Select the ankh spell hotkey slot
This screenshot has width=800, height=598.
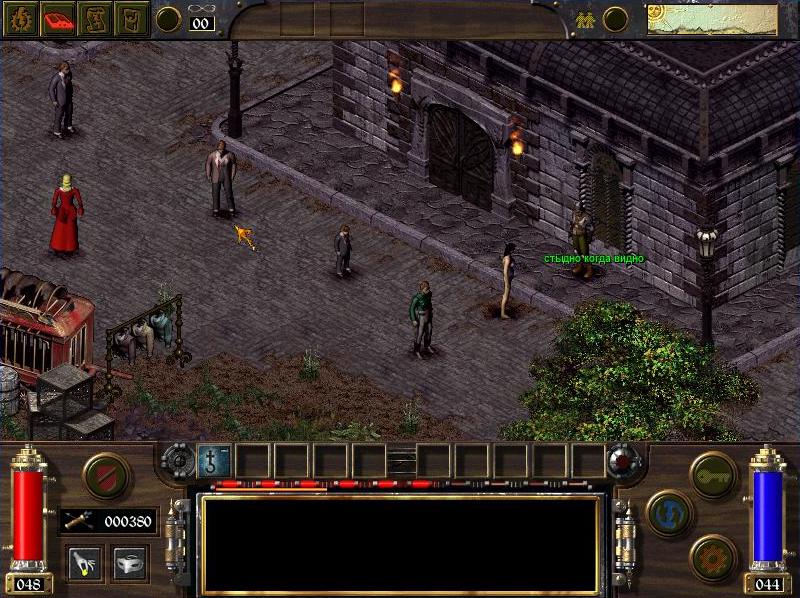[x=214, y=461]
